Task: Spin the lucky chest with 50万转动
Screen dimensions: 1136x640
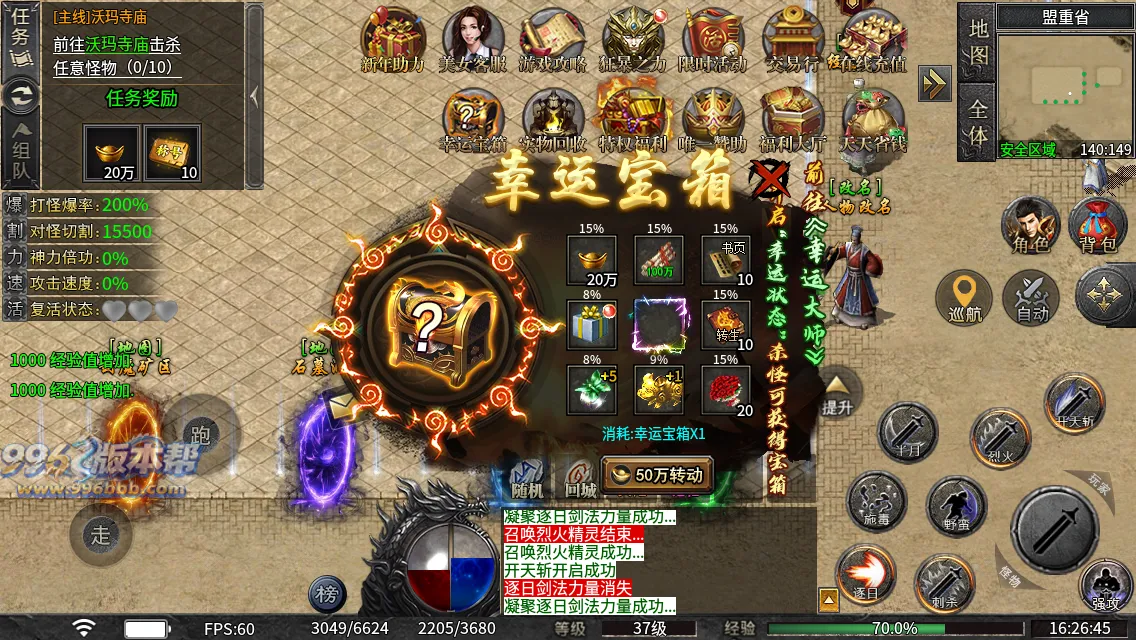Action: point(657,474)
